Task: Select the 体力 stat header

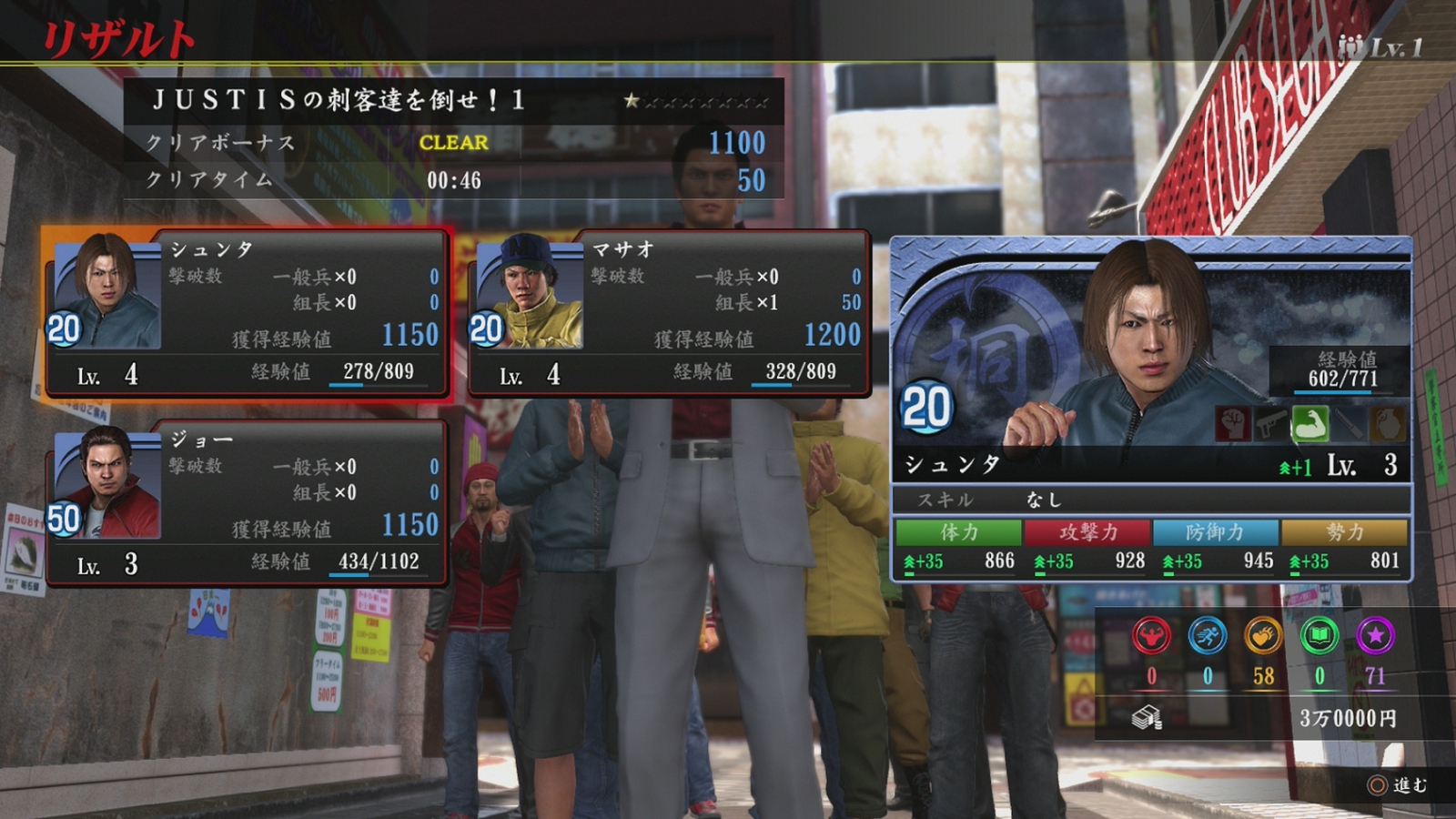Action: pyautogui.click(x=958, y=532)
